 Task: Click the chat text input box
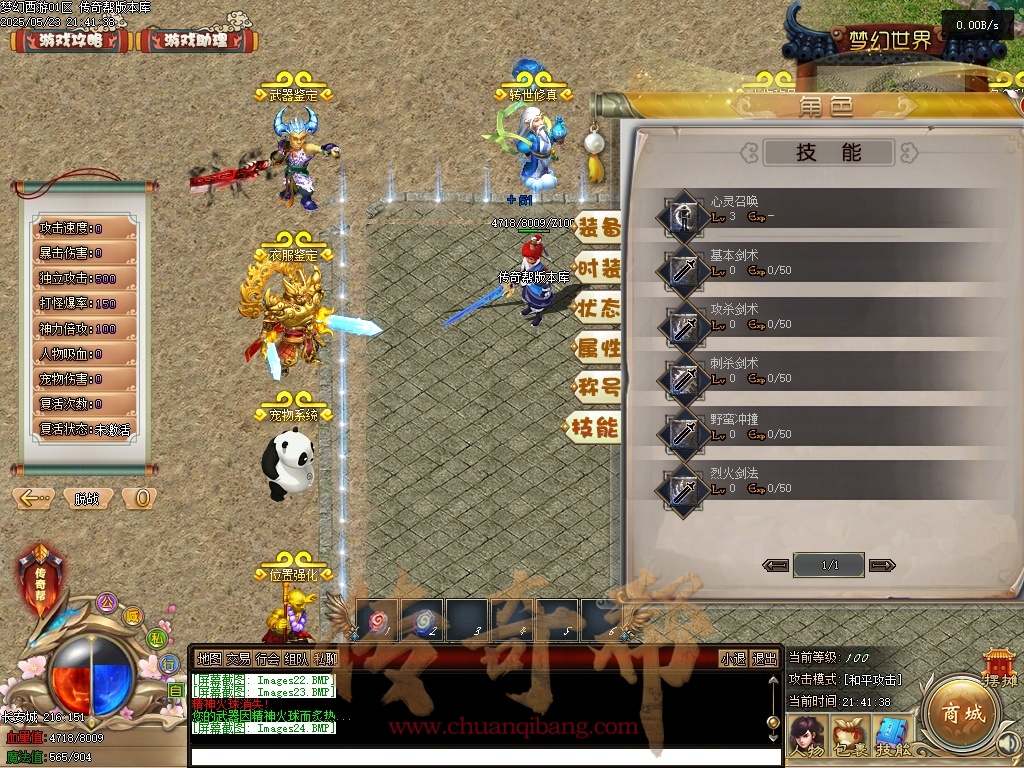[x=480, y=756]
